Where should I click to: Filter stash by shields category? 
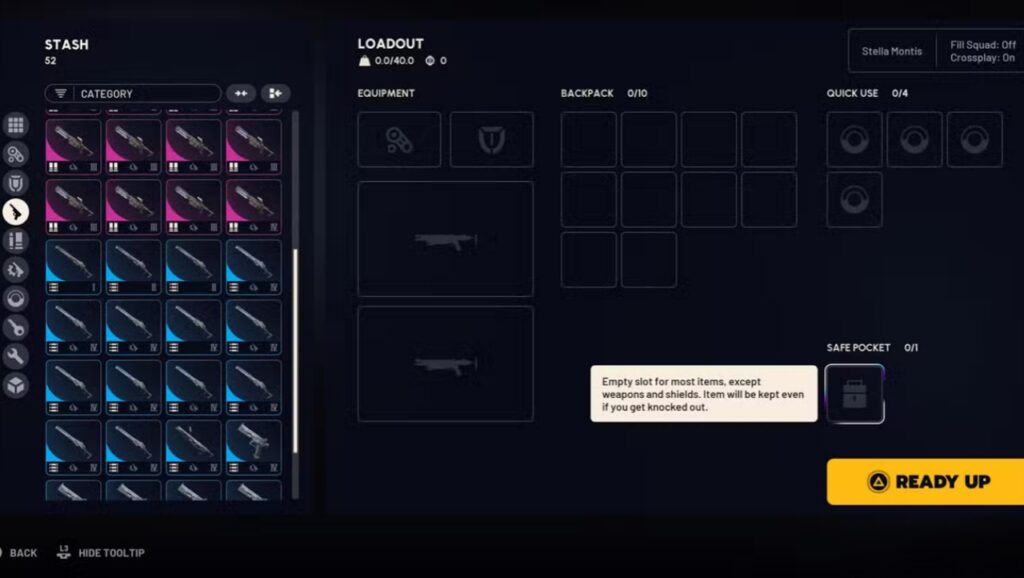tap(15, 183)
